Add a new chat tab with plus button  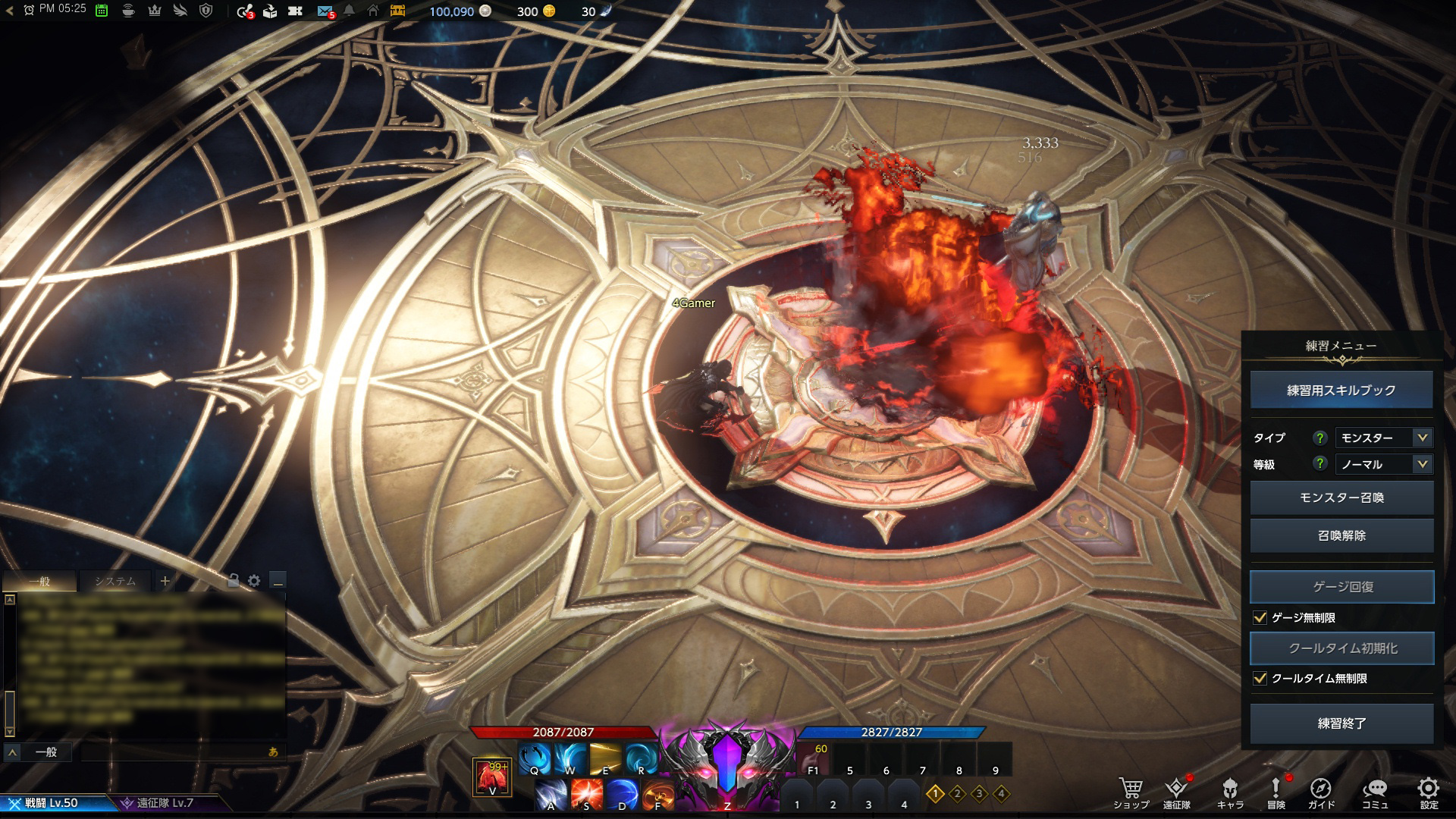[x=165, y=582]
